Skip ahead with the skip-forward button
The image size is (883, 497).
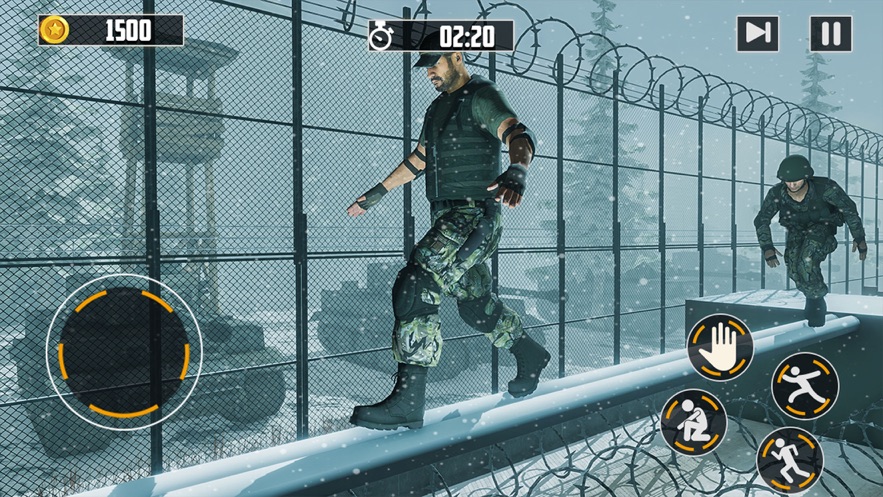(758, 34)
